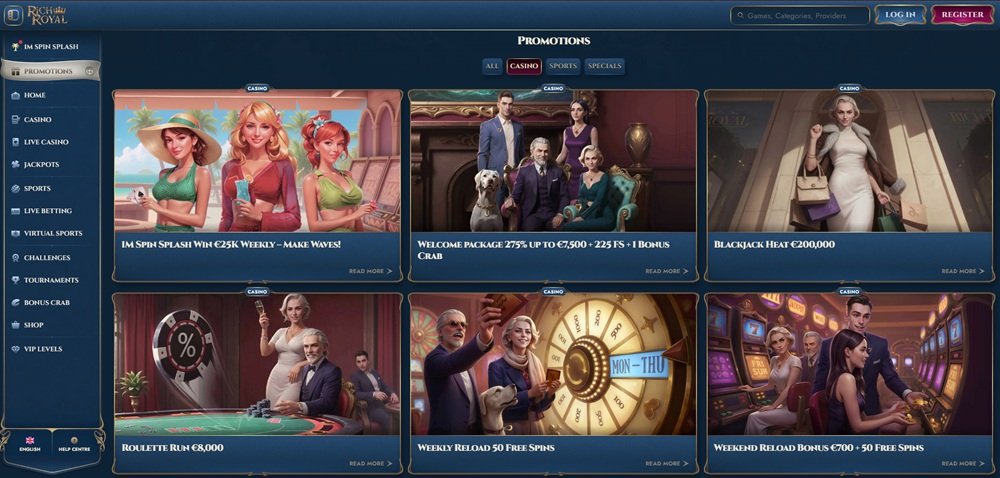Viewport: 1000px width, 478px height.
Task: Choose Bonus Crab in the sidebar
Action: coord(46,302)
